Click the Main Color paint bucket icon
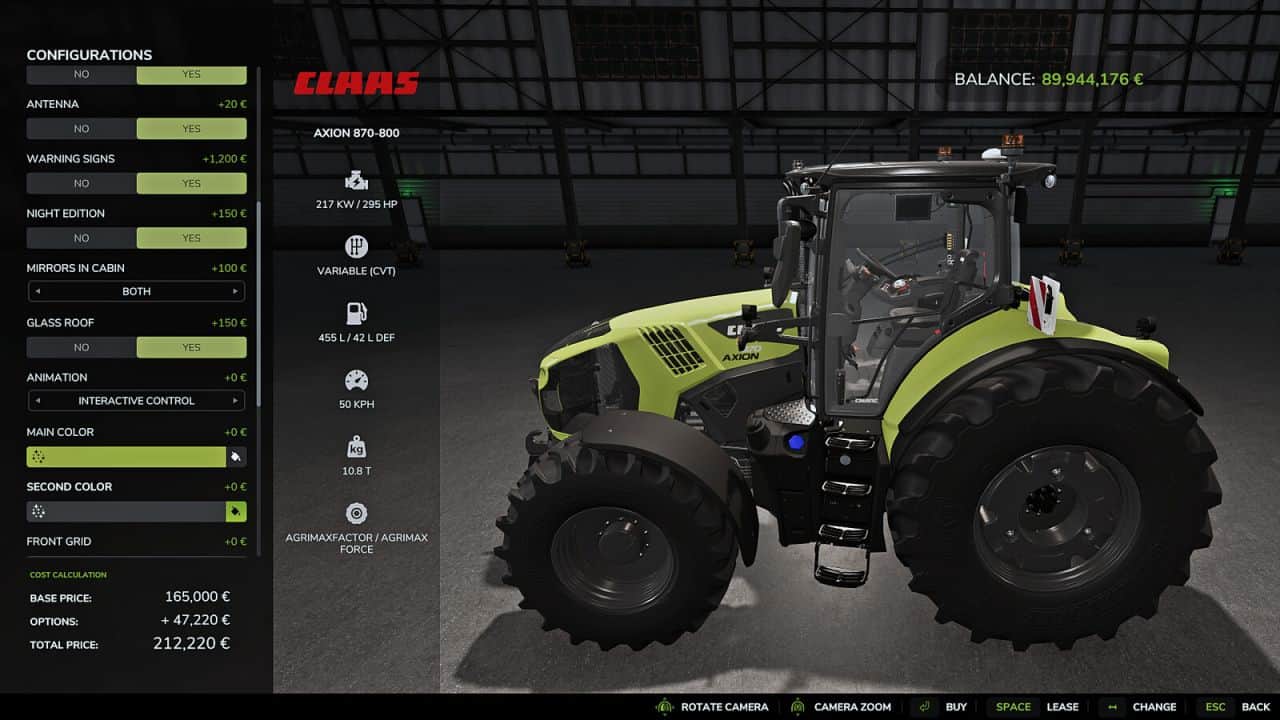 pos(236,457)
